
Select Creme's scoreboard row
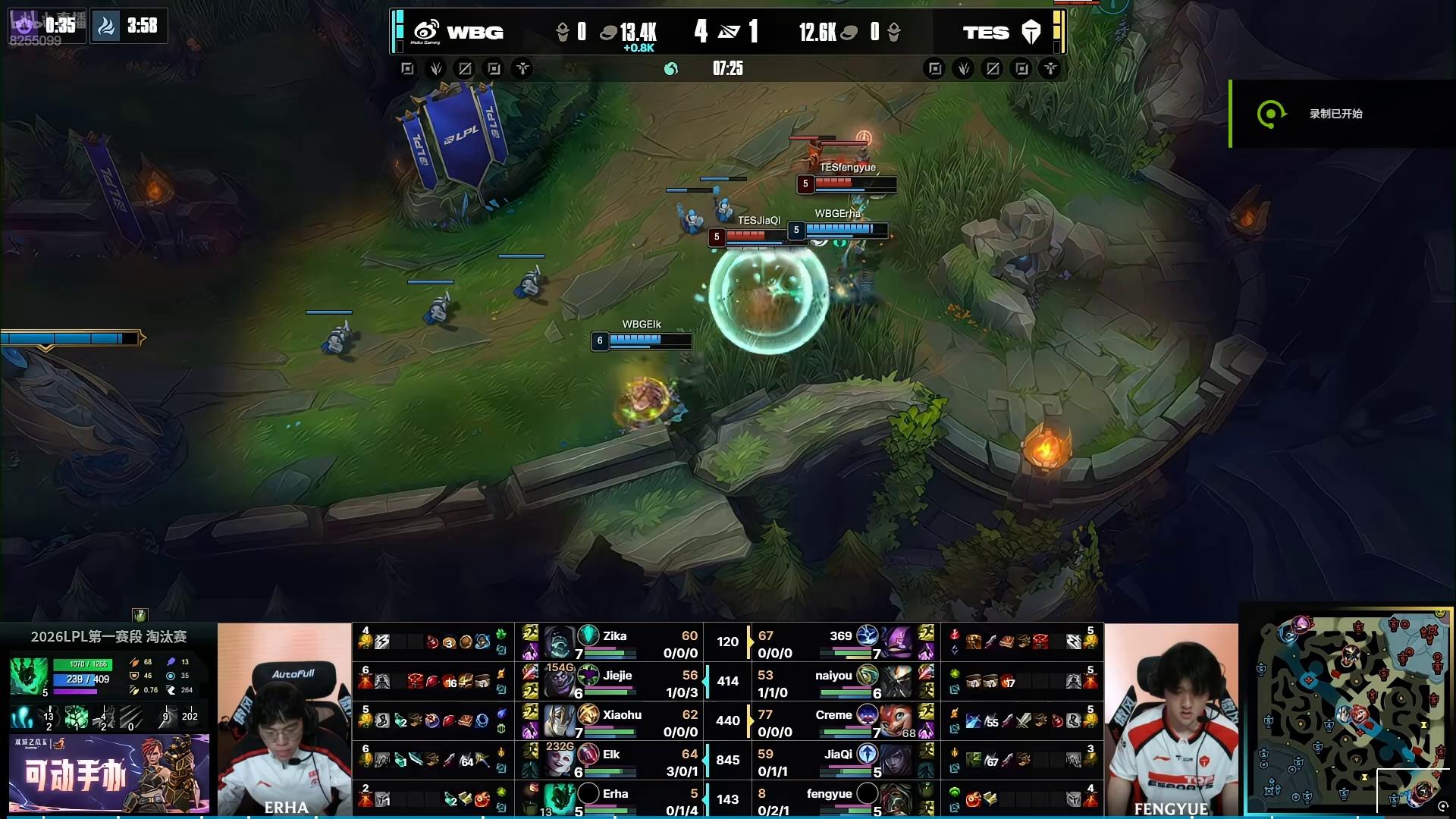[842, 722]
